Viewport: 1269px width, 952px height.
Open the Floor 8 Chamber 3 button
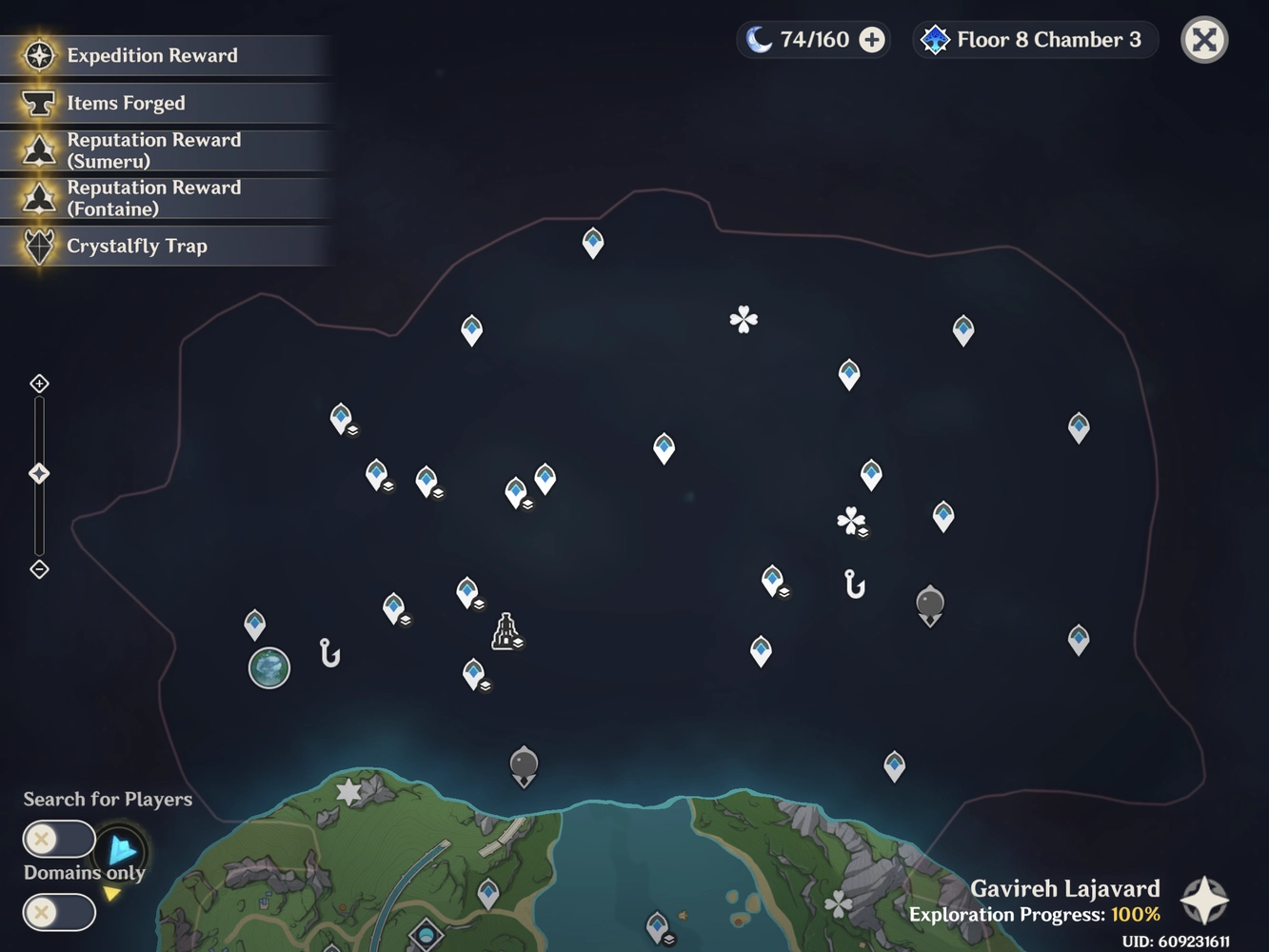[1034, 39]
